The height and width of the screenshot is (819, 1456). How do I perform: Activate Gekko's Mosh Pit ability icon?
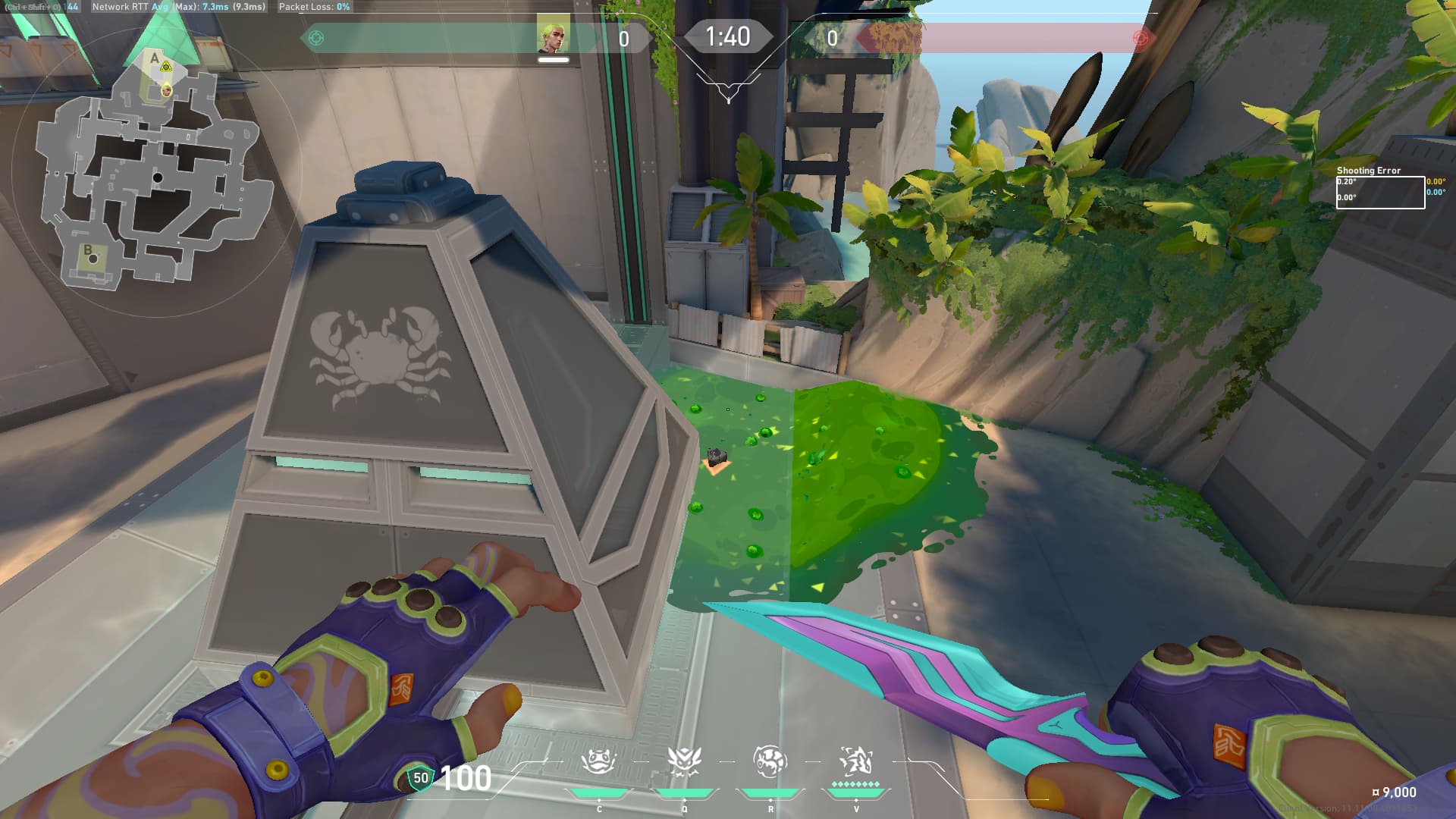pyautogui.click(x=598, y=762)
